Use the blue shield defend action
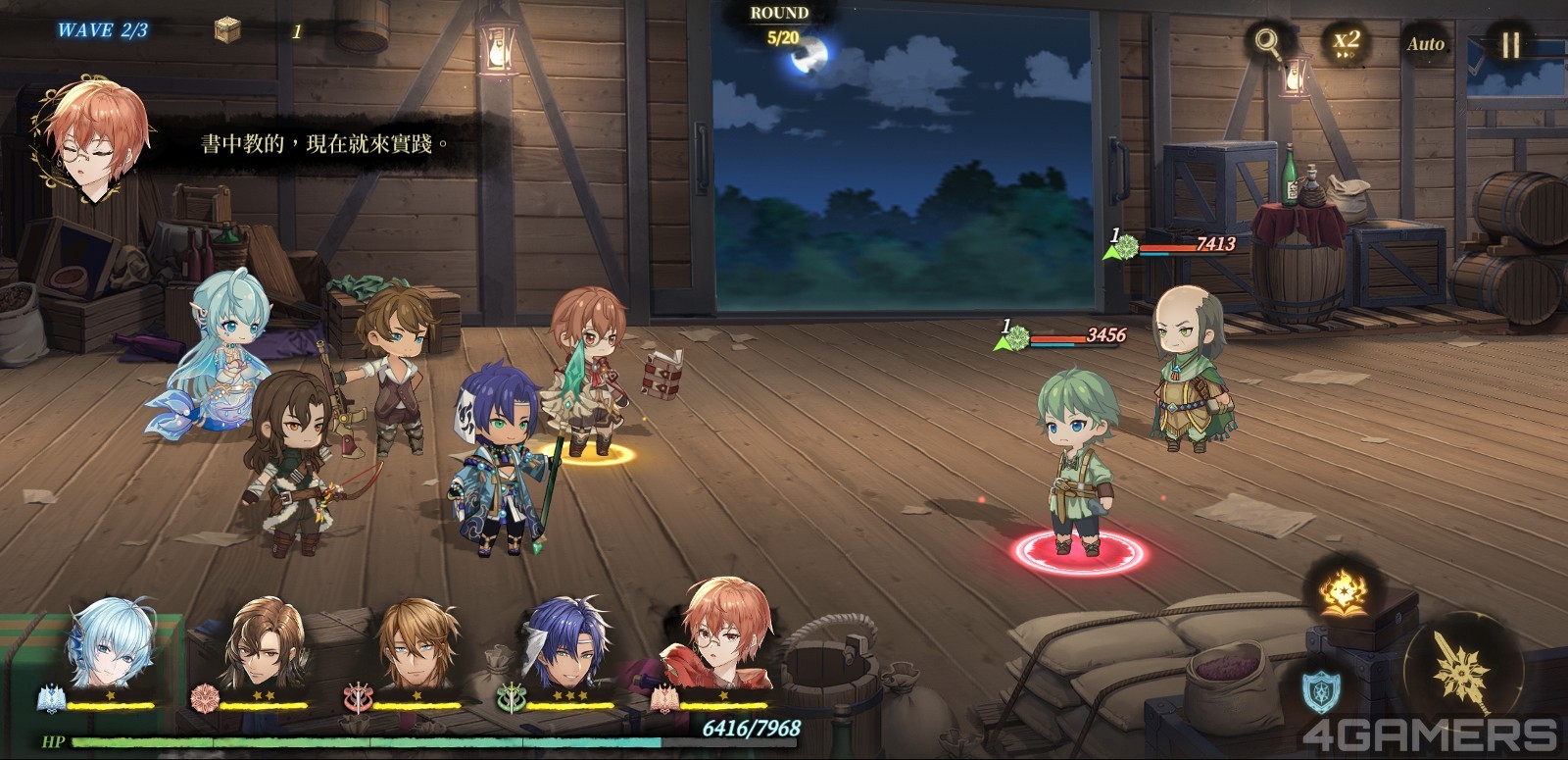The height and width of the screenshot is (760, 1568). [x=1323, y=690]
